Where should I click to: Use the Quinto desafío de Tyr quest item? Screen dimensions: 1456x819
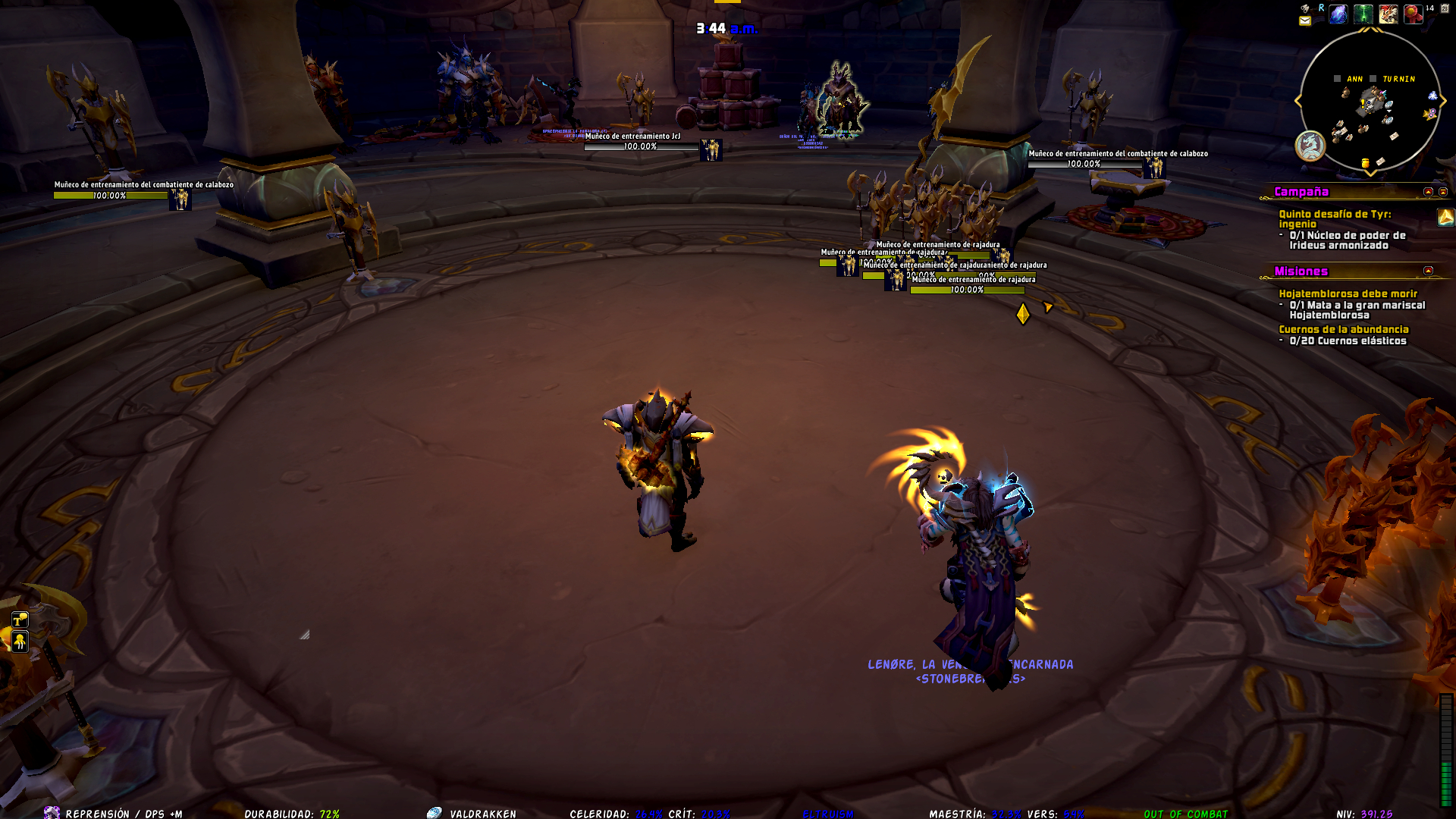tap(1445, 218)
